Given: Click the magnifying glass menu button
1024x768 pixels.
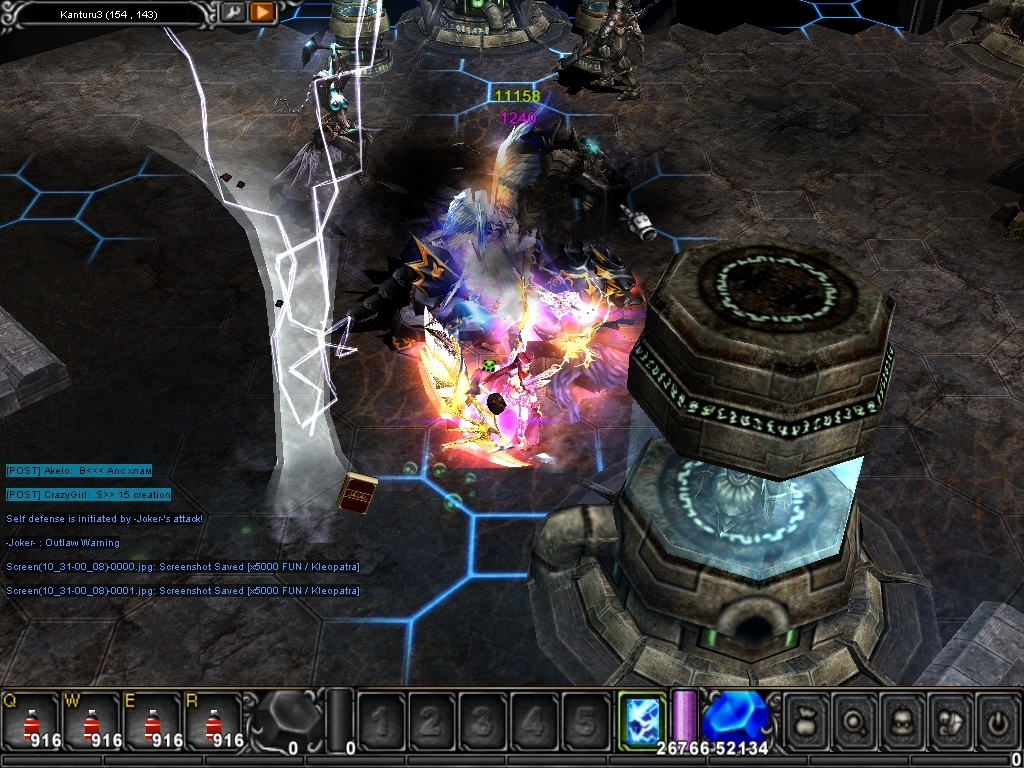Looking at the screenshot, I should pos(856,720).
